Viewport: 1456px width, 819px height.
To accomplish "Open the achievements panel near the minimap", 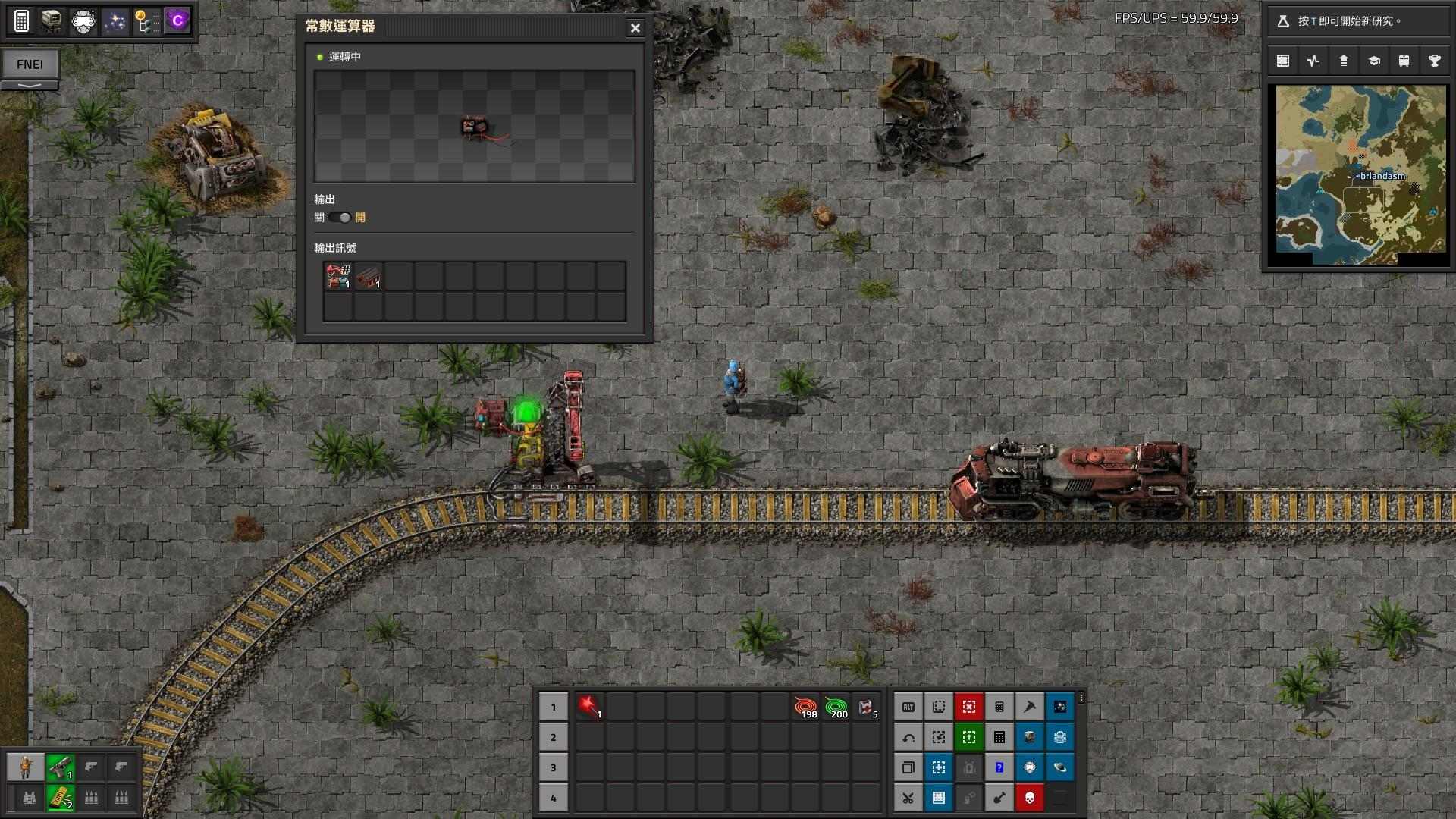I will click(x=1435, y=60).
